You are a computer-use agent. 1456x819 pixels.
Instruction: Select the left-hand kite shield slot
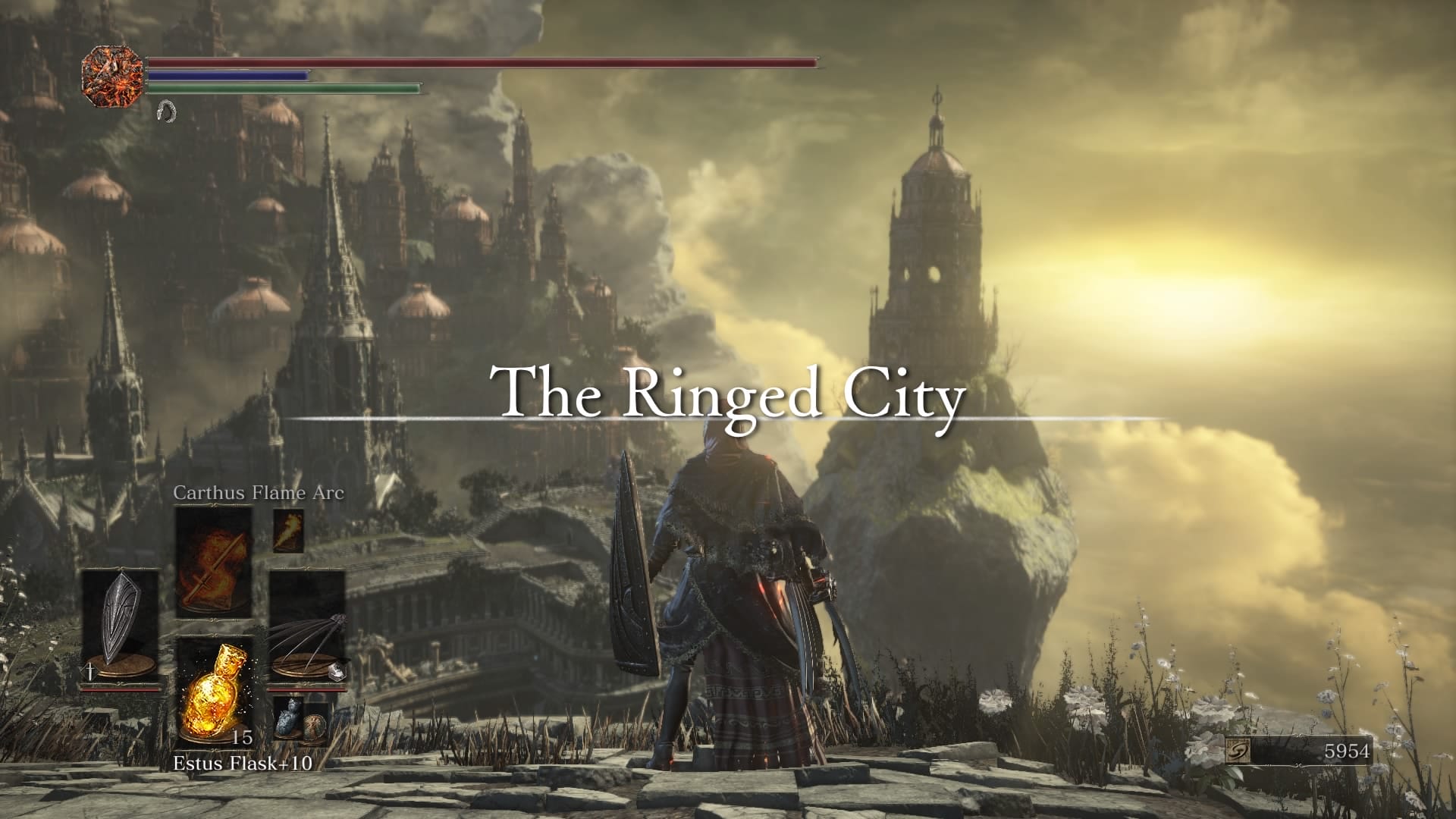point(121,626)
